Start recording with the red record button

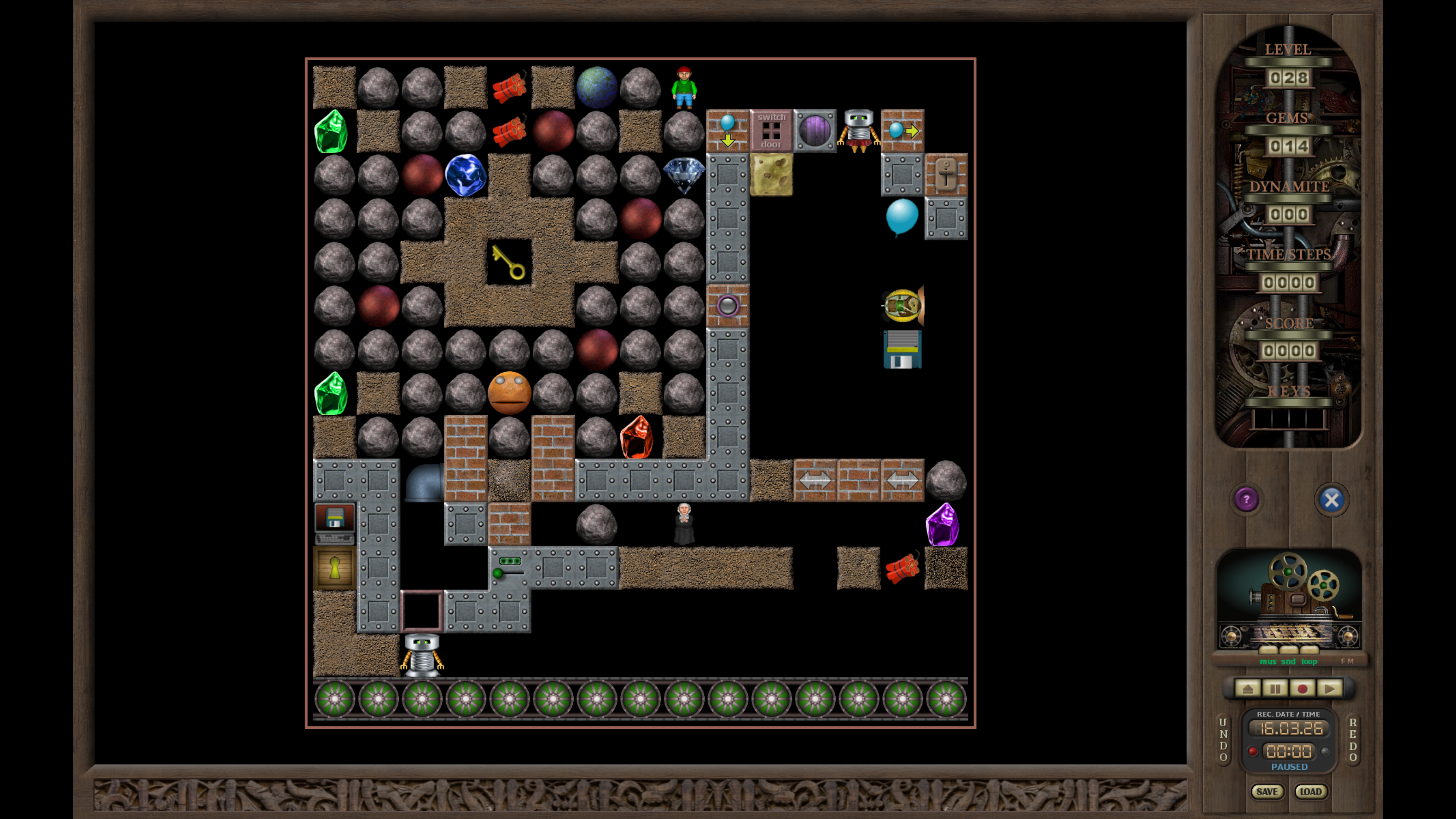tap(1302, 689)
